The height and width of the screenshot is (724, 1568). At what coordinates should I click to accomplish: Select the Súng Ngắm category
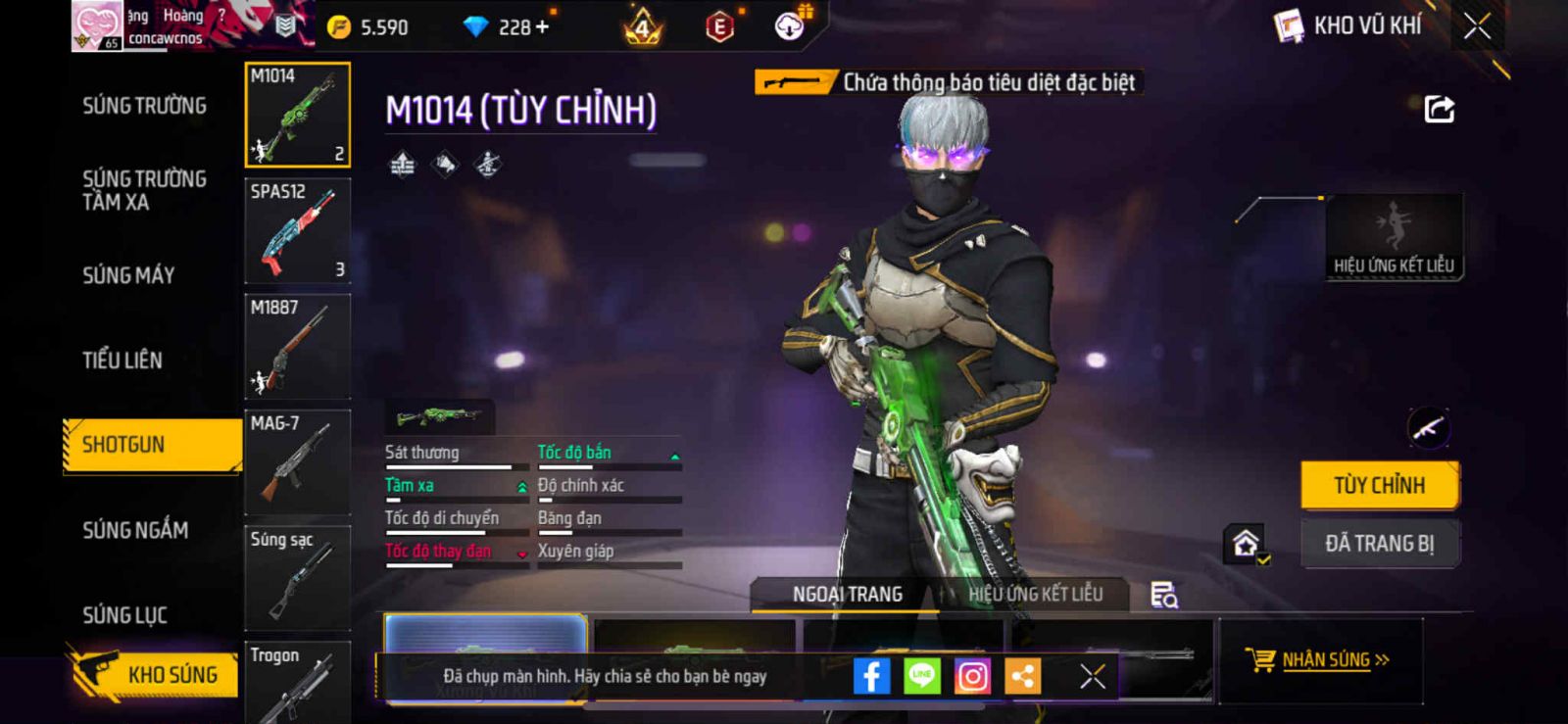coord(135,530)
